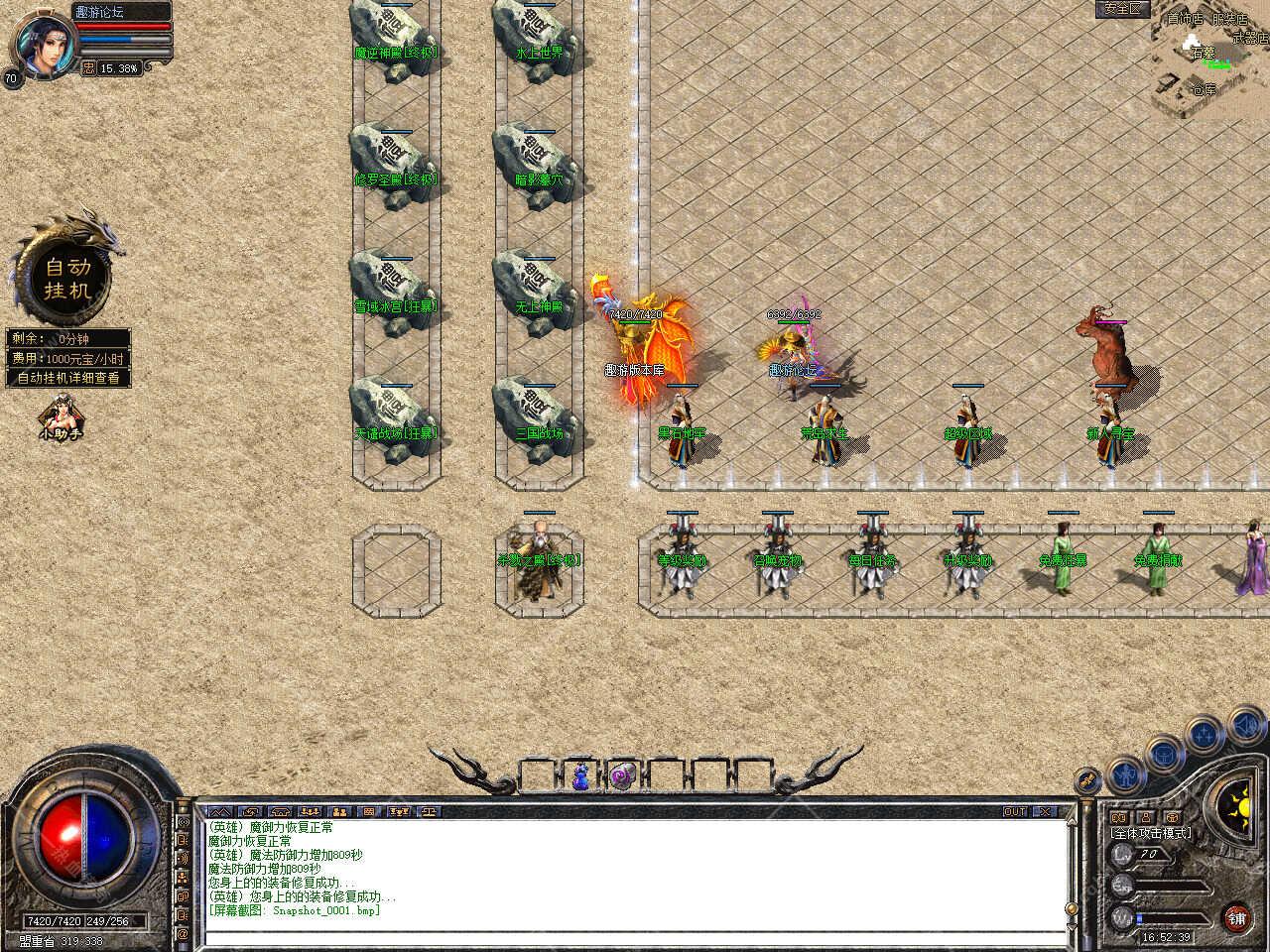Click the small gold round button beside chat
This screenshot has height=952, width=1270.
click(x=1087, y=780)
